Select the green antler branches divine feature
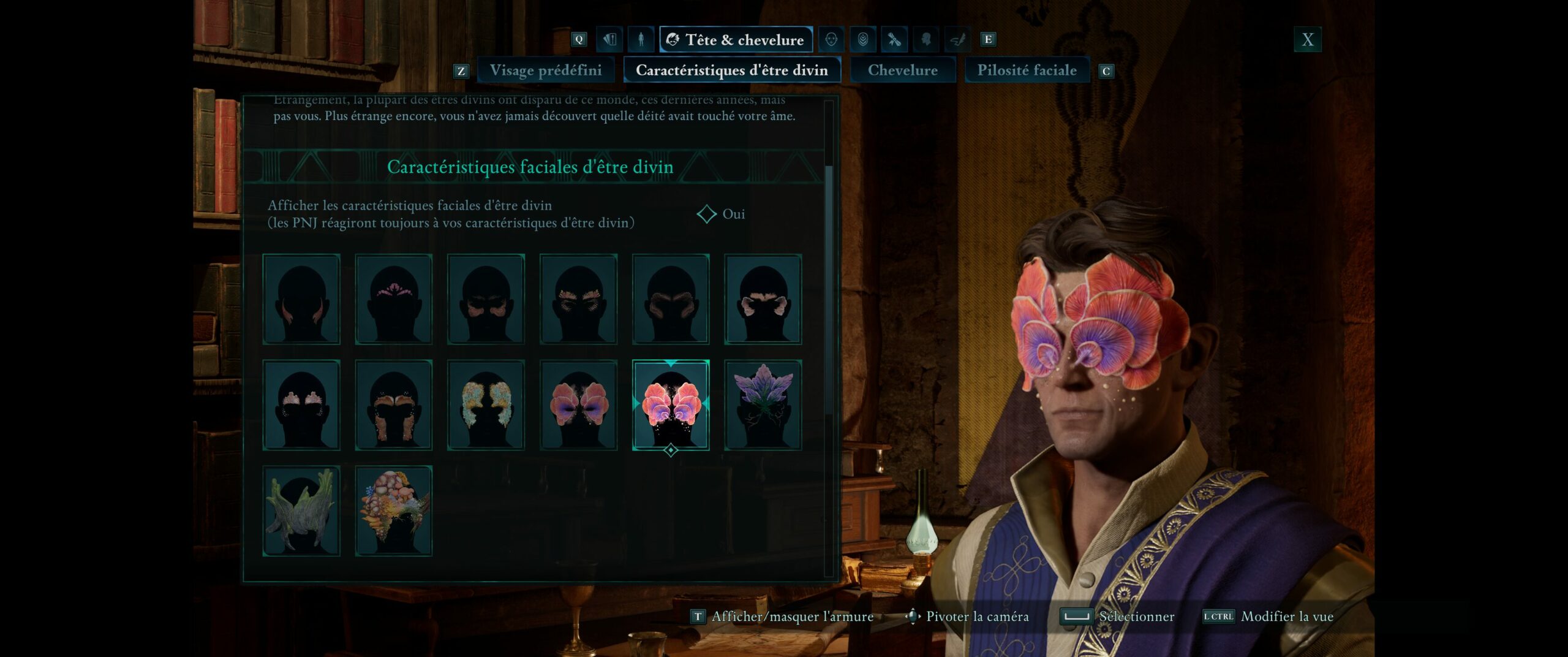The width and height of the screenshot is (1568, 657). [x=301, y=511]
